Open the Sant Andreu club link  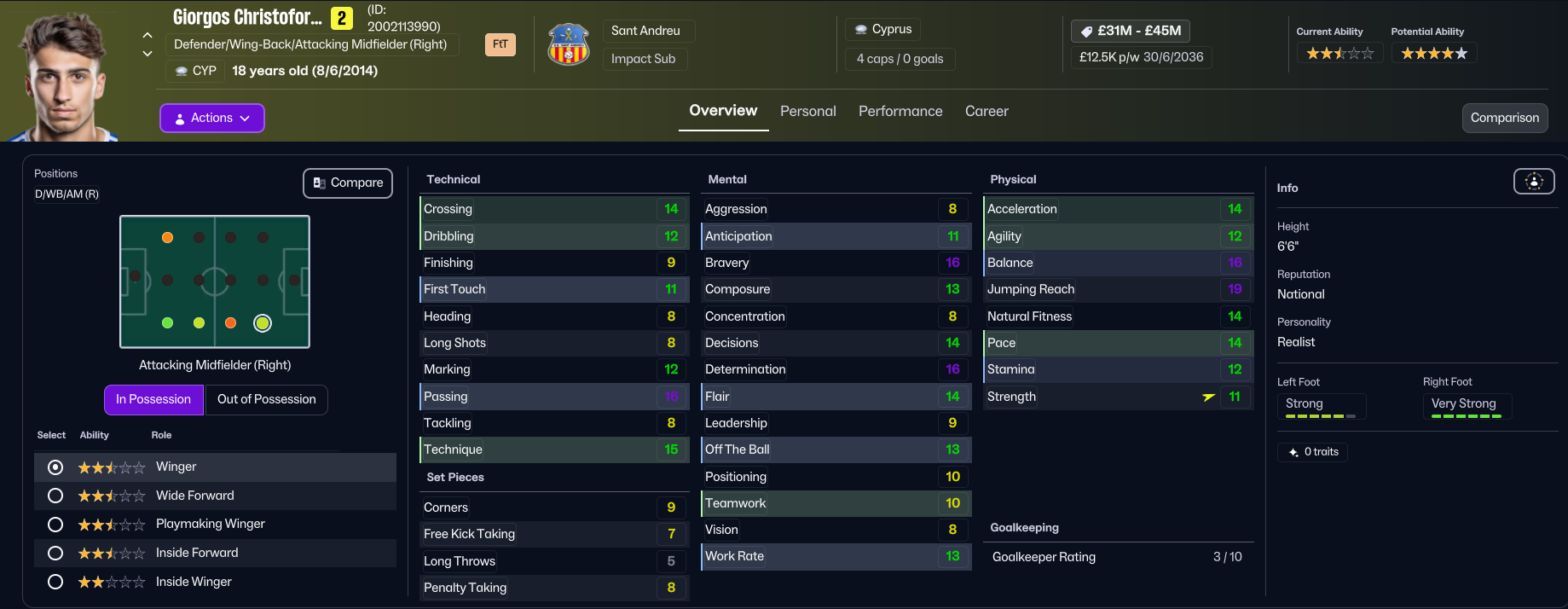[645, 32]
